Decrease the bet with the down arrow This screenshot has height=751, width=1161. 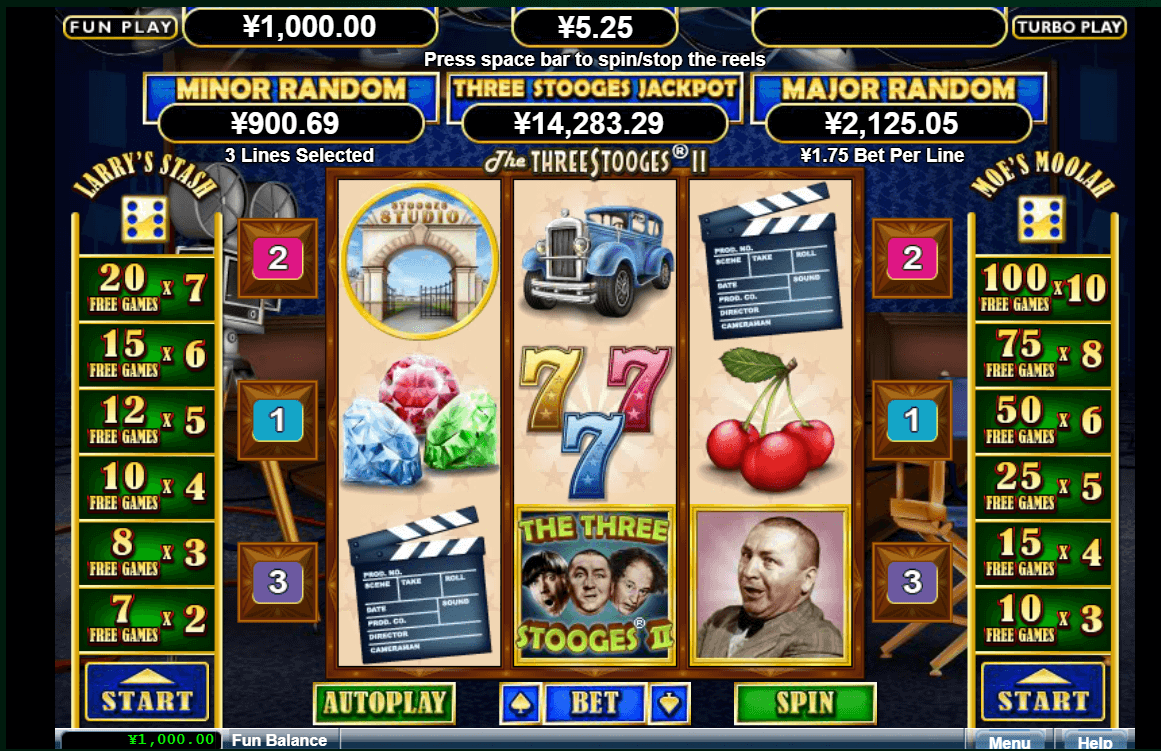tap(668, 703)
